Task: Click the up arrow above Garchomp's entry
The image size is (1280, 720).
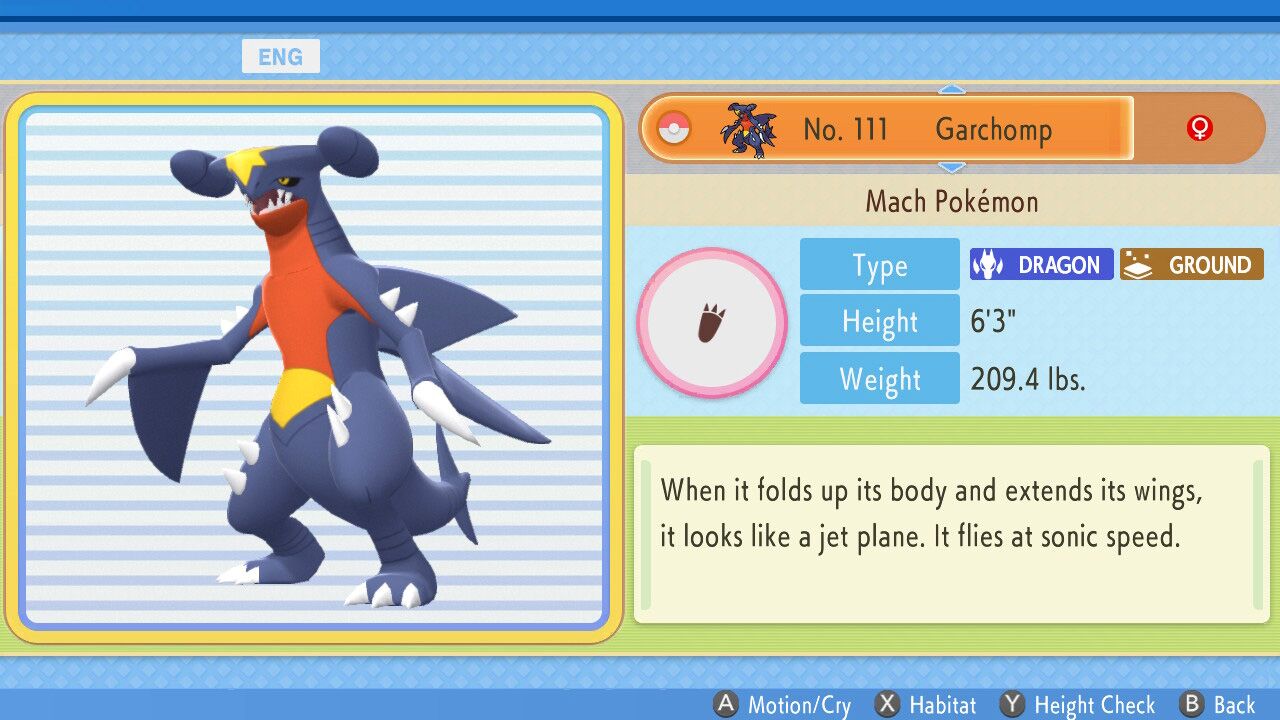Action: [952, 90]
